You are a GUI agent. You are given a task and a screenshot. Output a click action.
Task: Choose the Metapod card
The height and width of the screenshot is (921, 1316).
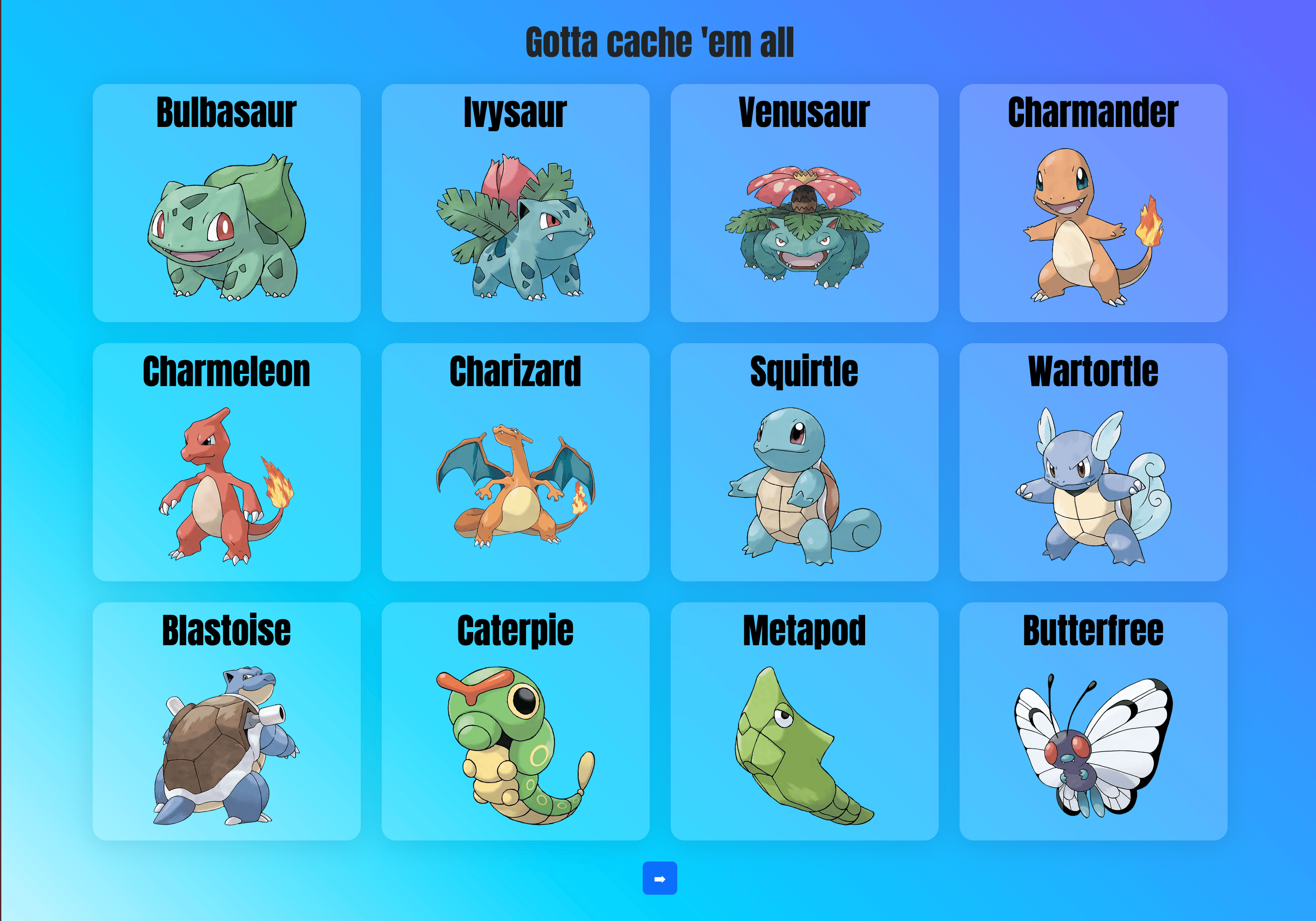[x=804, y=721]
